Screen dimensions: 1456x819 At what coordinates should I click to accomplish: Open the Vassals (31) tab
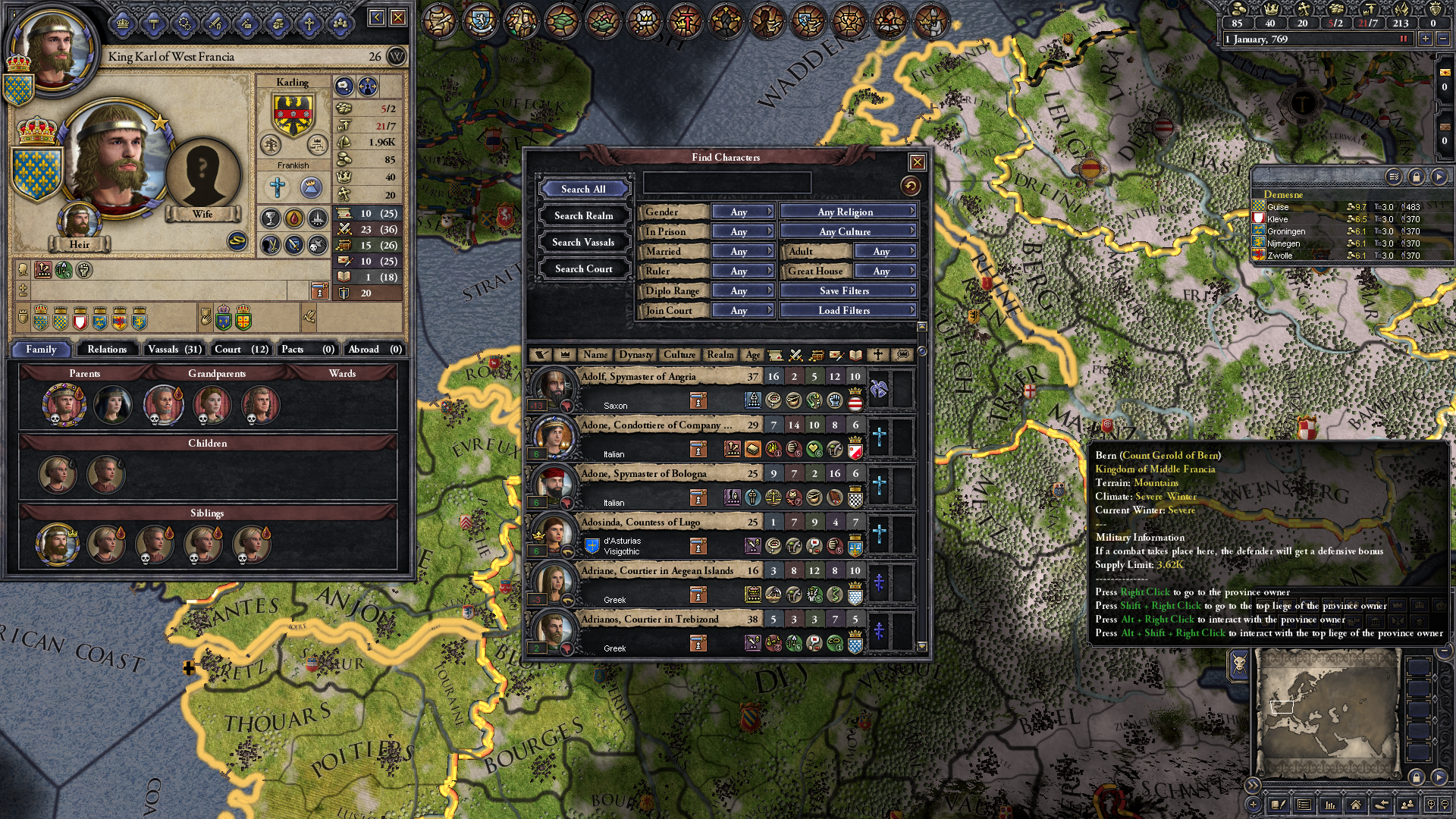pyautogui.click(x=174, y=349)
